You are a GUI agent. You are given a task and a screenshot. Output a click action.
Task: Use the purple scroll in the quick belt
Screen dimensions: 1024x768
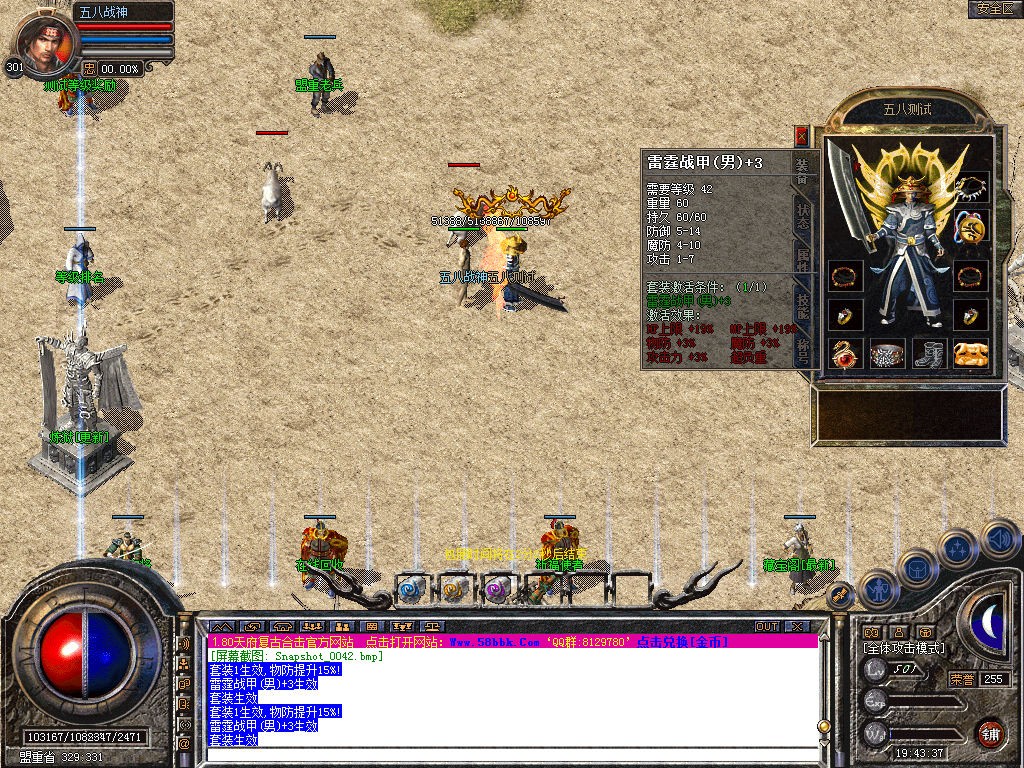click(x=497, y=590)
